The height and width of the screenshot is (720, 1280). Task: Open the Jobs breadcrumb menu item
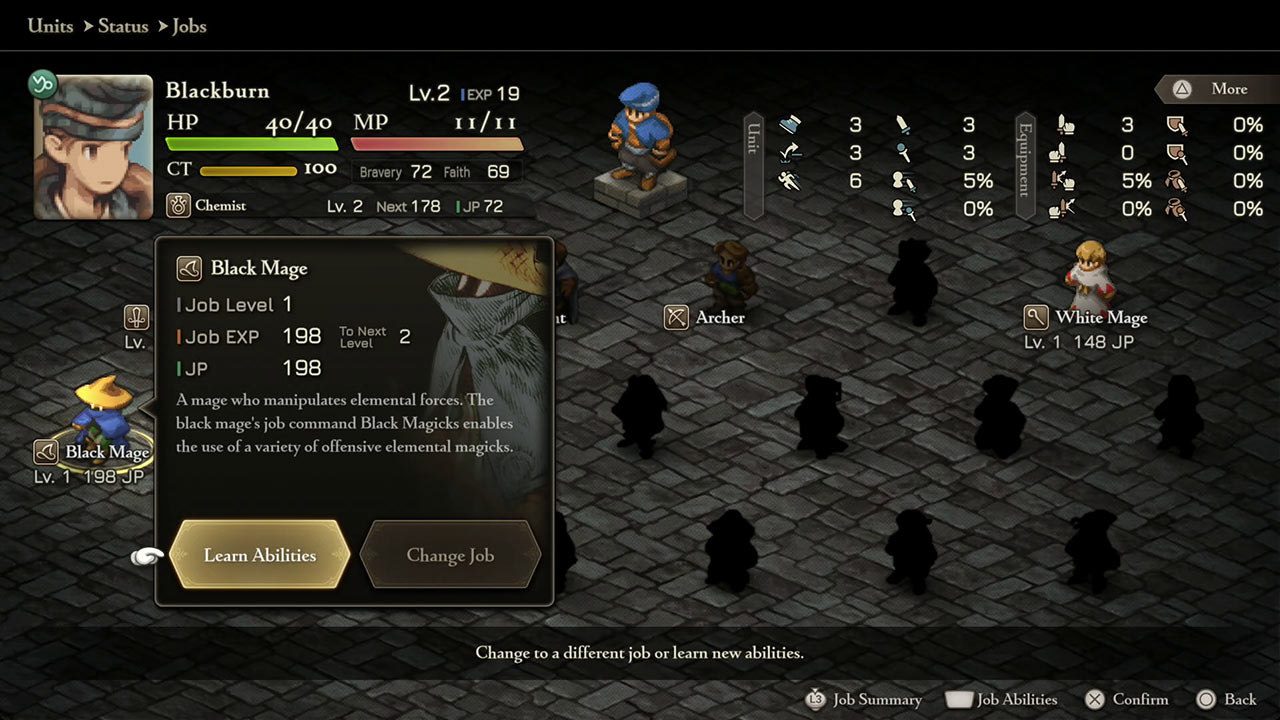[189, 26]
